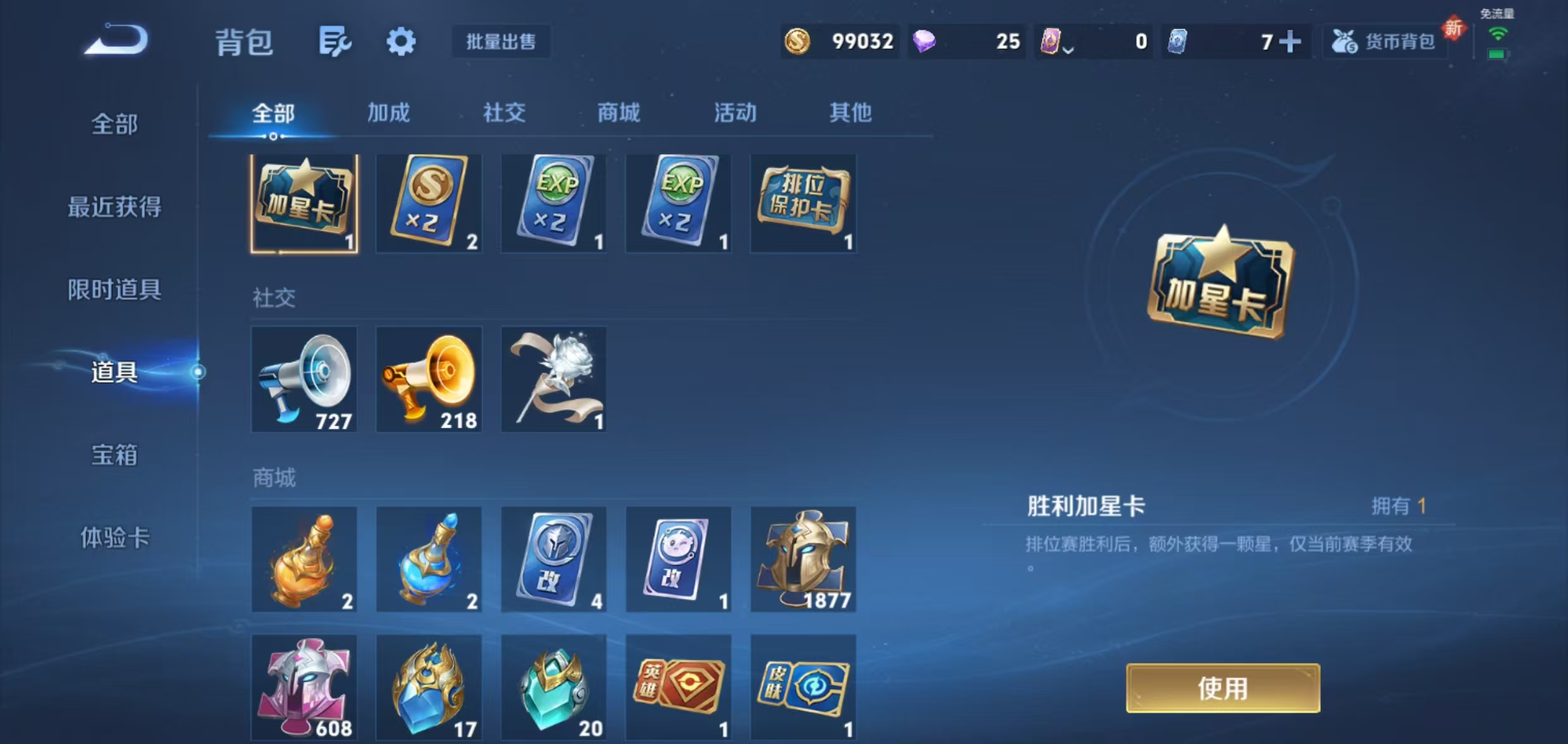Select the silver megaphone speaker item
This screenshot has width=1568, height=744.
(x=304, y=378)
